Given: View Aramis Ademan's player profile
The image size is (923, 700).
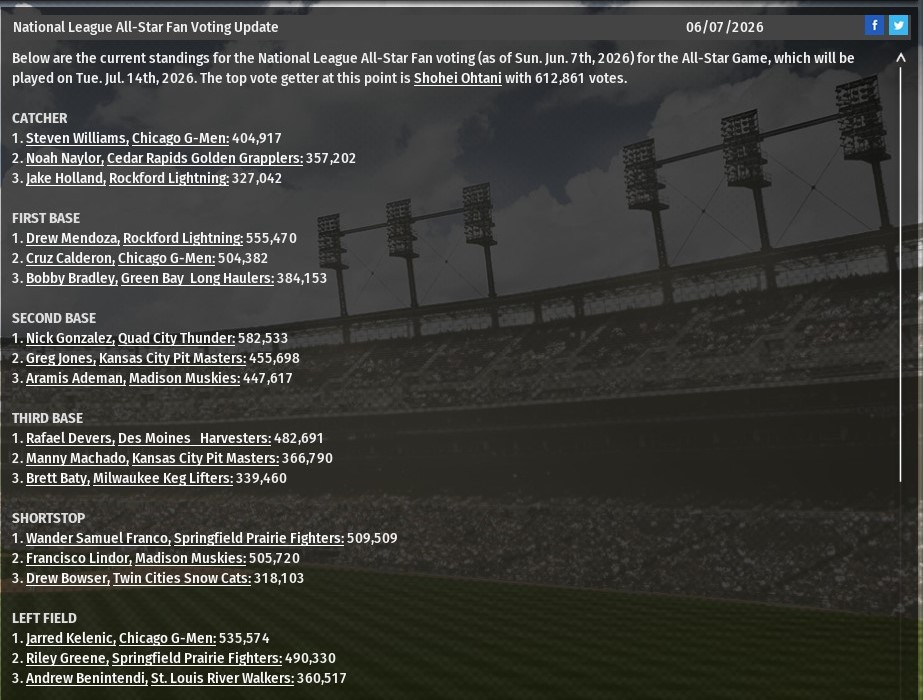Looking at the screenshot, I should 75,378.
